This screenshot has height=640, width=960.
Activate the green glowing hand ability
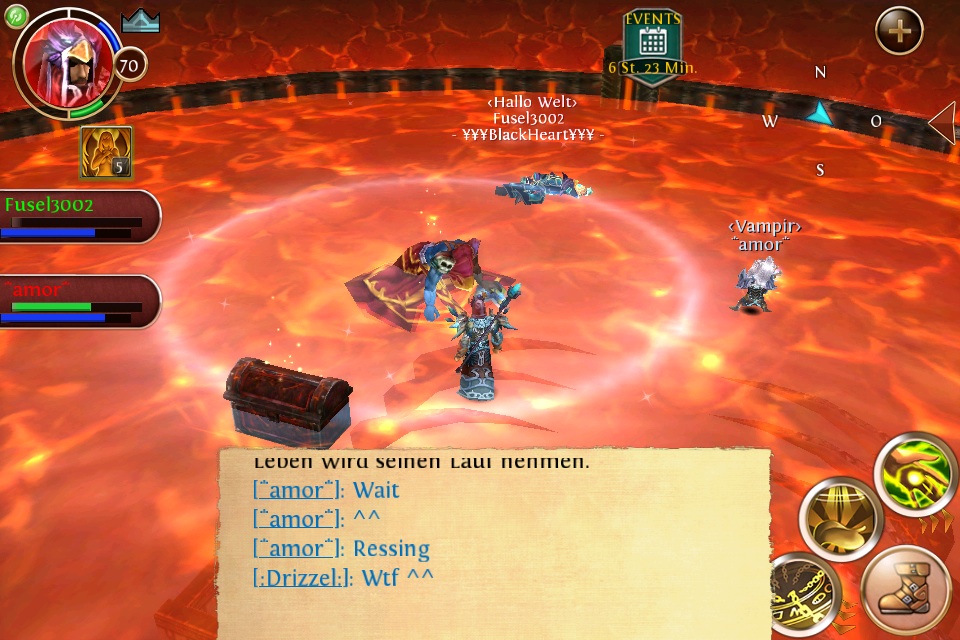(916, 475)
